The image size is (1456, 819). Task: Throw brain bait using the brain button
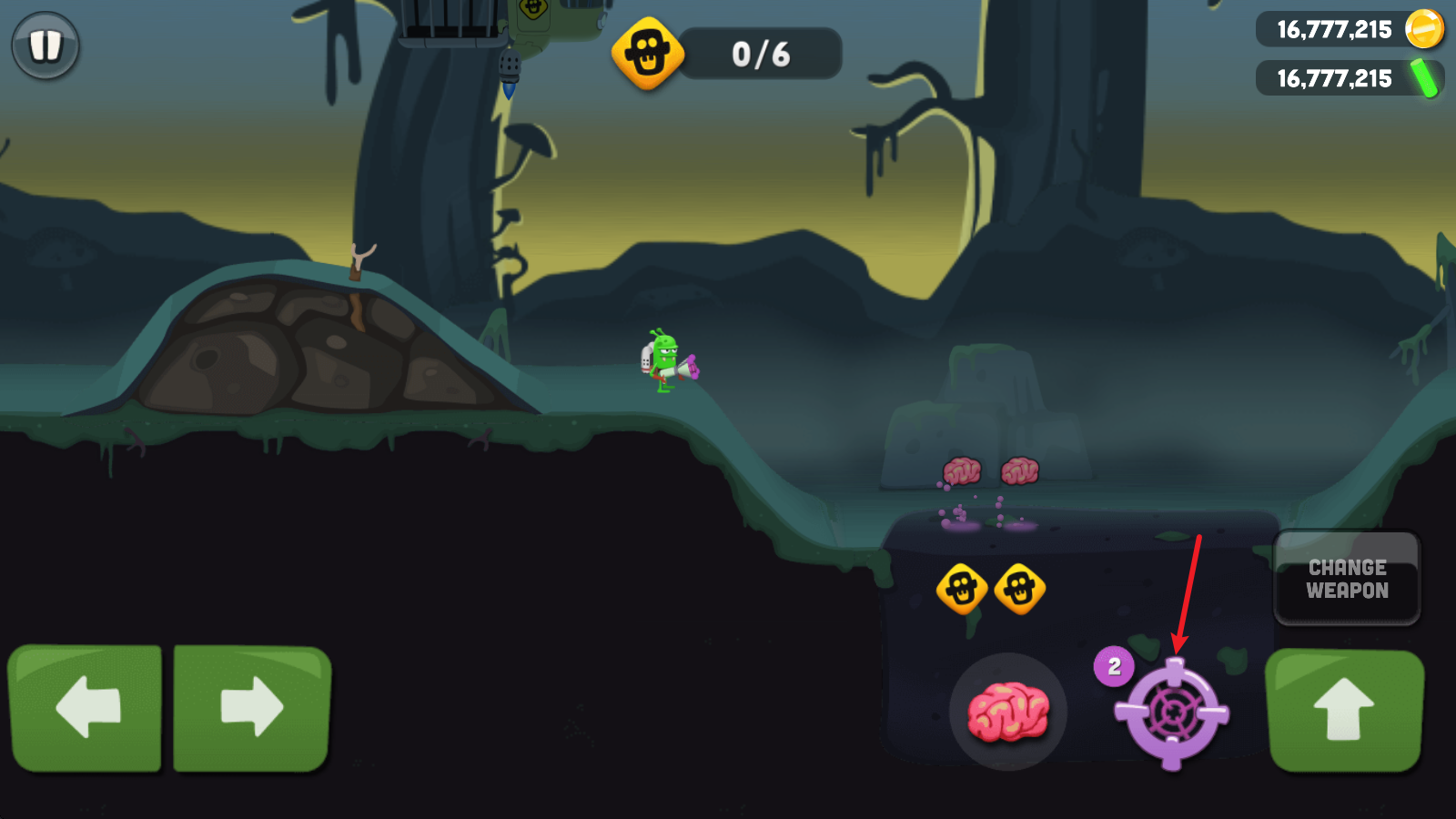point(1007,712)
